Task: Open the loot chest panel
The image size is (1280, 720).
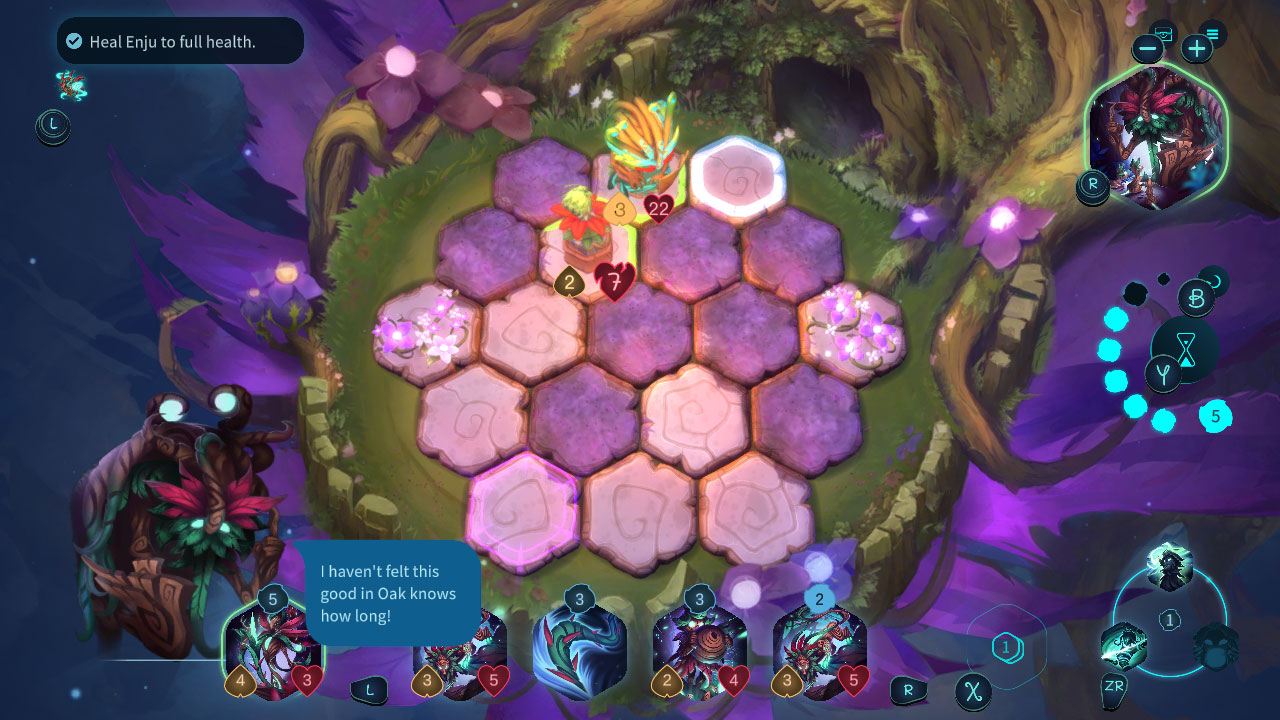Action: tap(1164, 31)
